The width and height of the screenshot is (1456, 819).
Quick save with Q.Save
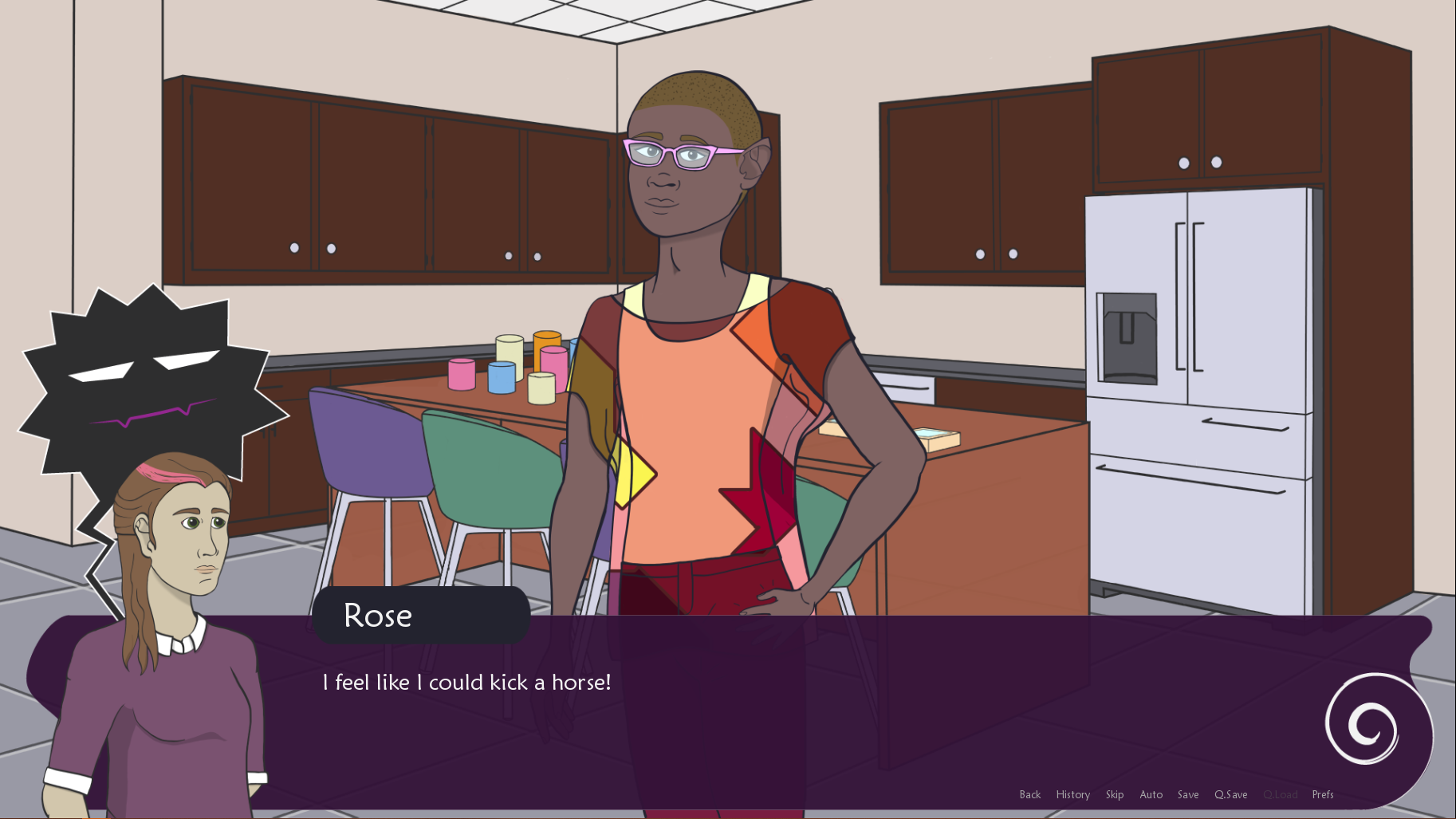tap(1230, 794)
